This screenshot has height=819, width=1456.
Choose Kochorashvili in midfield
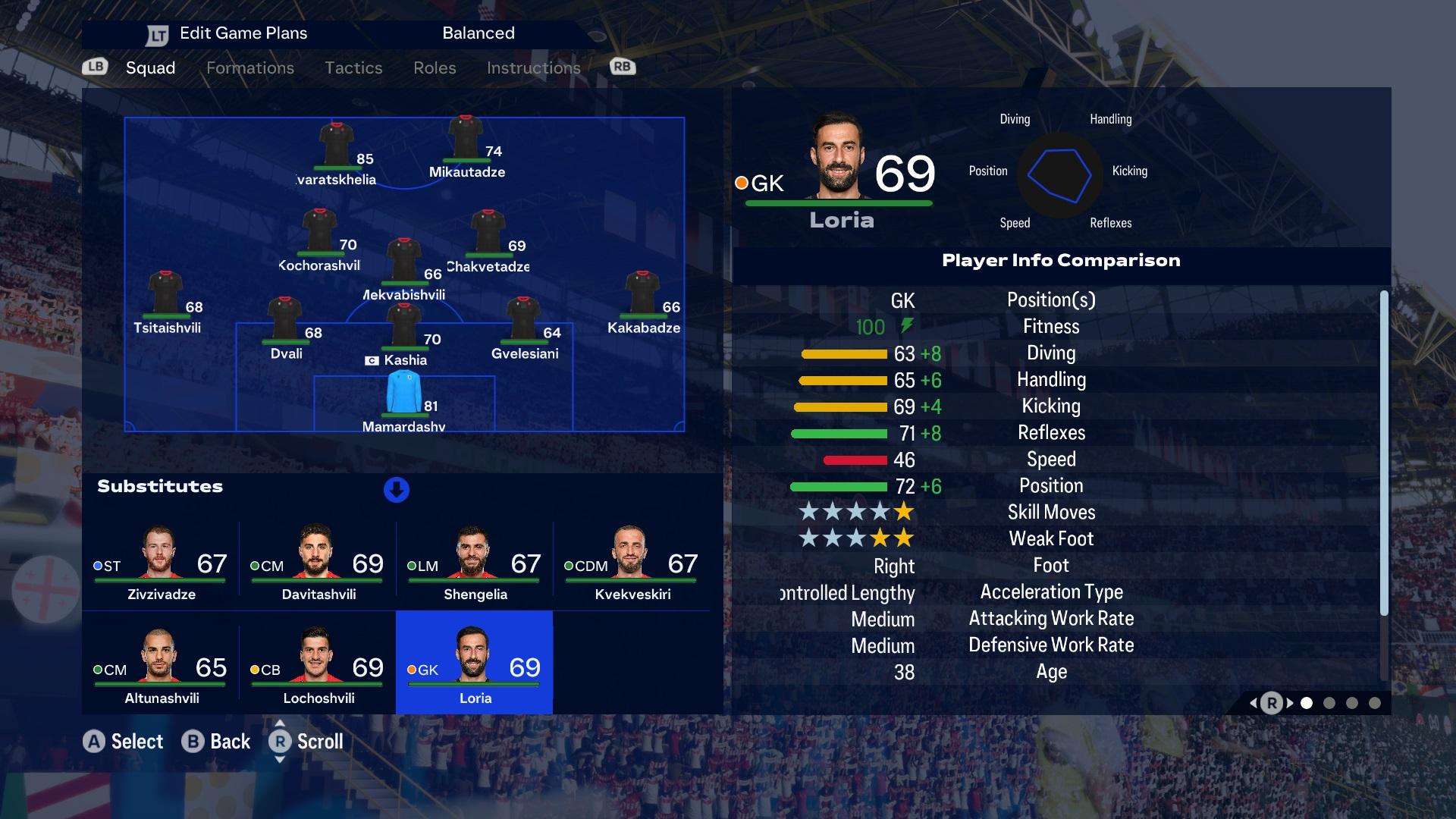click(x=319, y=234)
